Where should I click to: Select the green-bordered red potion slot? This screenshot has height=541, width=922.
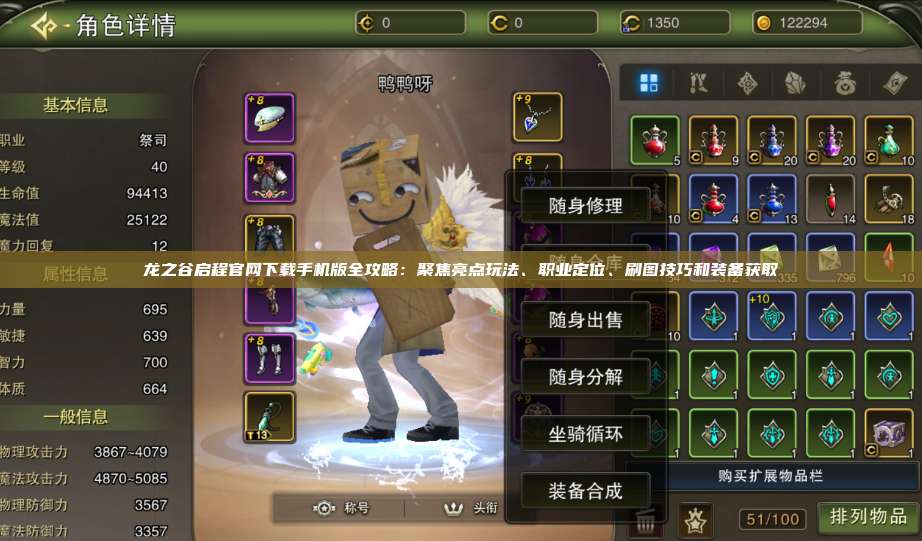click(x=655, y=140)
